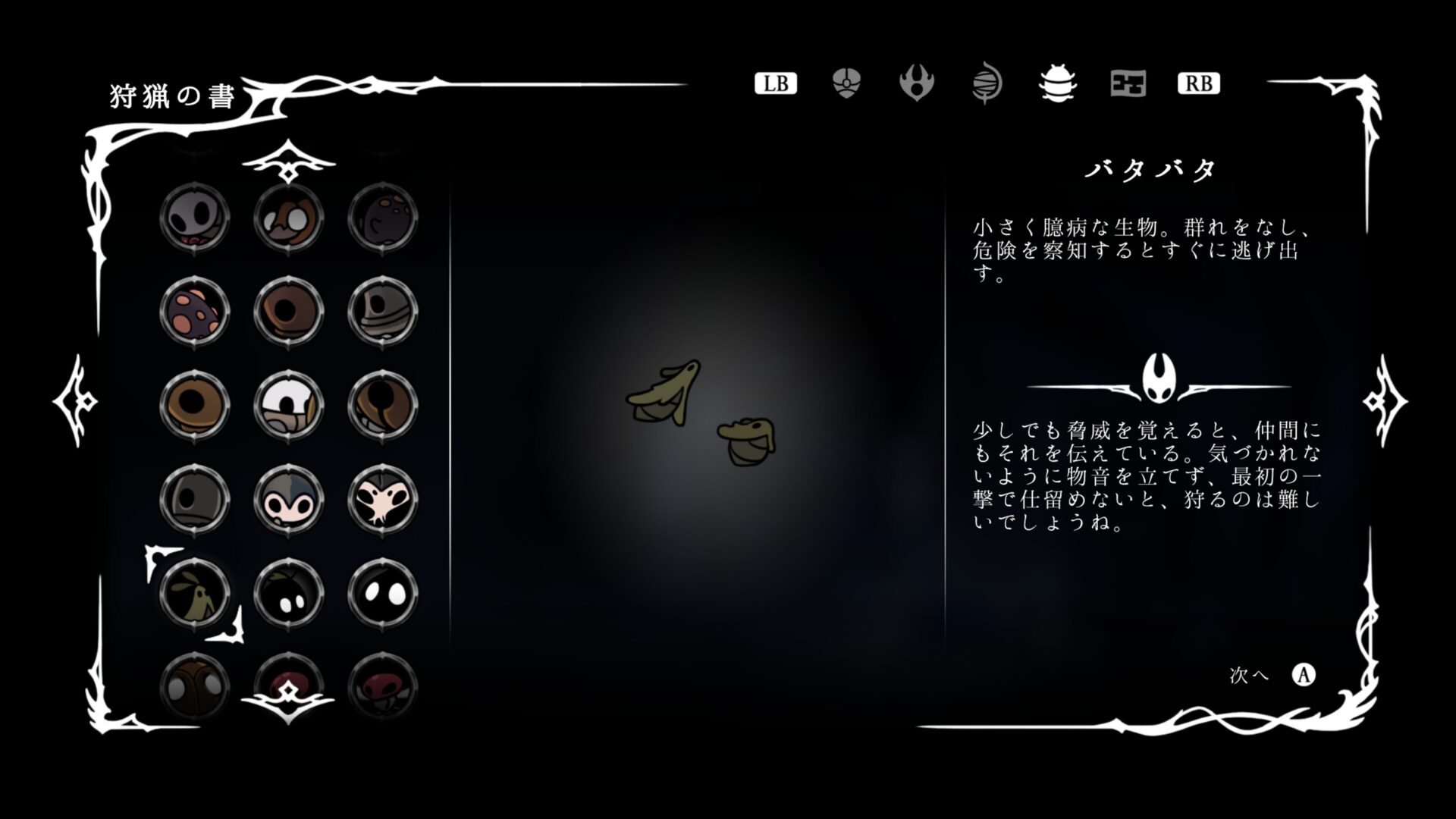Select the flame crest spells icon
Image resolution: width=1456 pixels, height=819 pixels.
coord(916,83)
